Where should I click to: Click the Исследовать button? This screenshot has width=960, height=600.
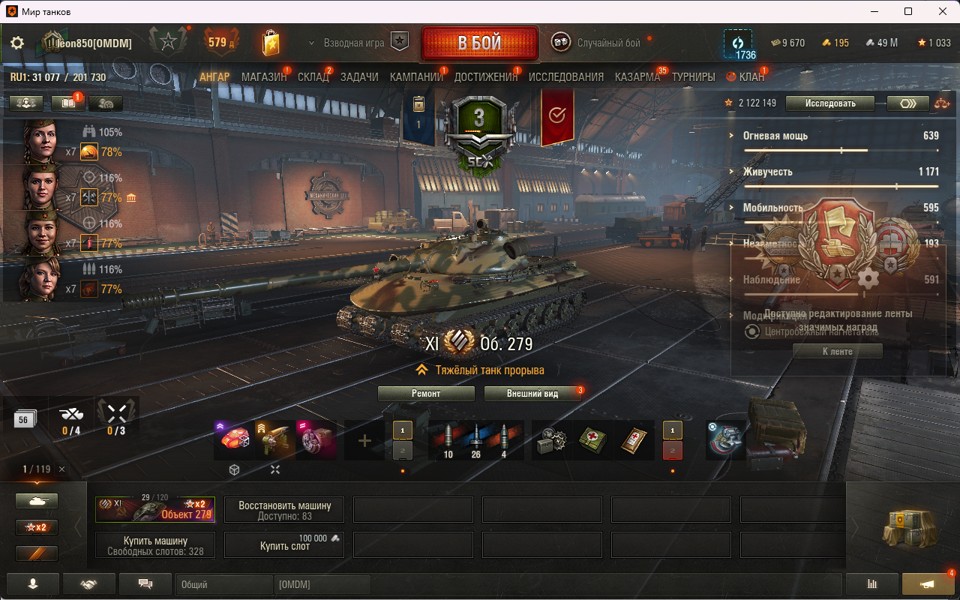830,103
